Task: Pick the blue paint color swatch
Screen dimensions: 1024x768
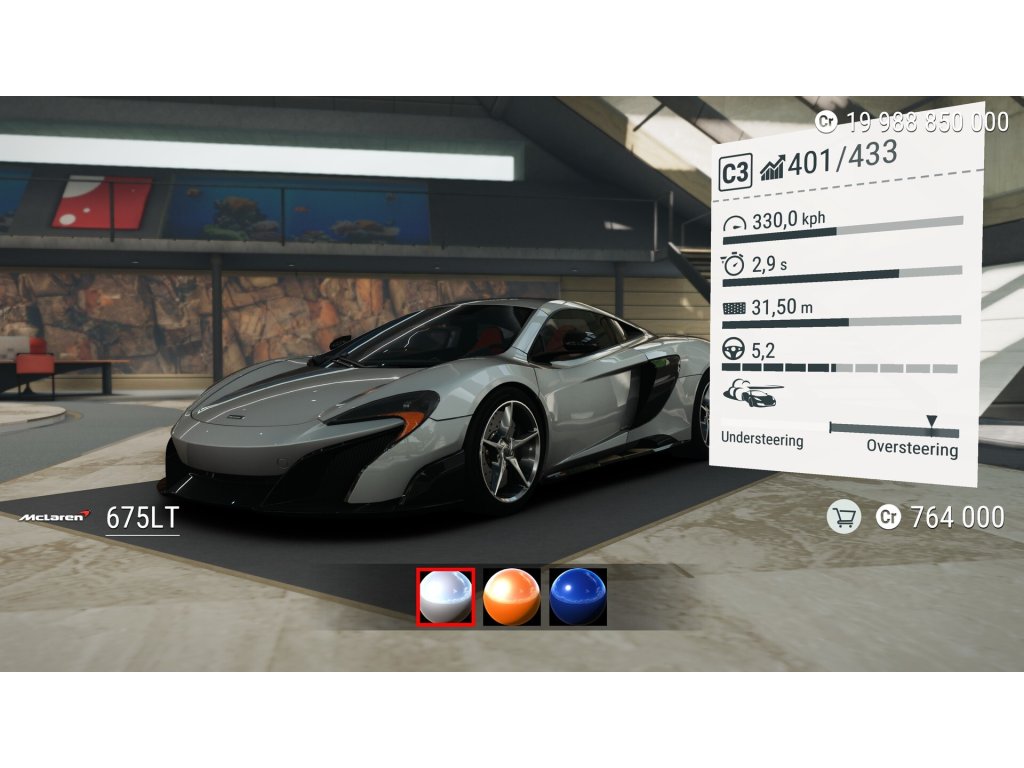Action: click(577, 597)
